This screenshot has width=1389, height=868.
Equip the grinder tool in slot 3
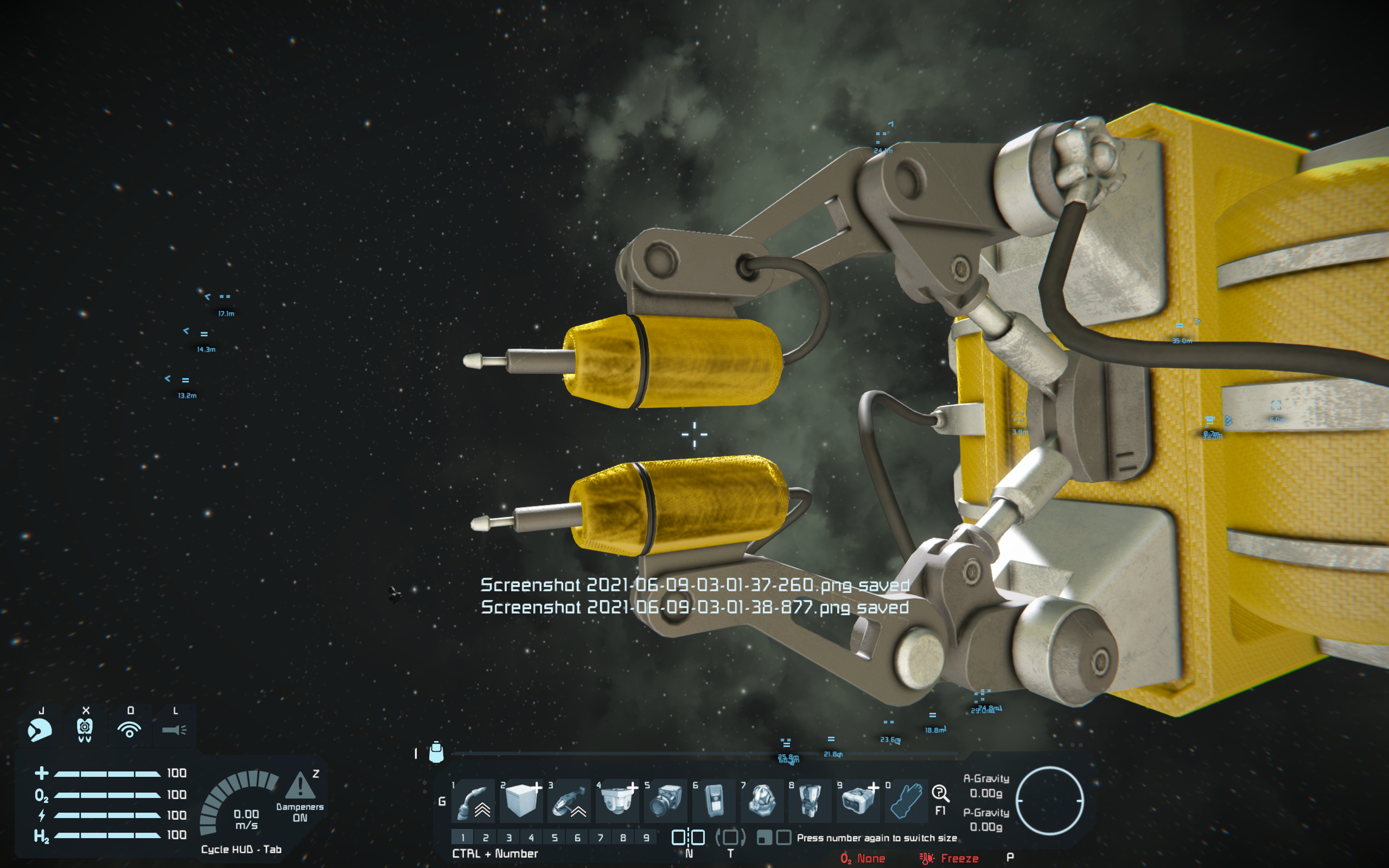(569, 800)
